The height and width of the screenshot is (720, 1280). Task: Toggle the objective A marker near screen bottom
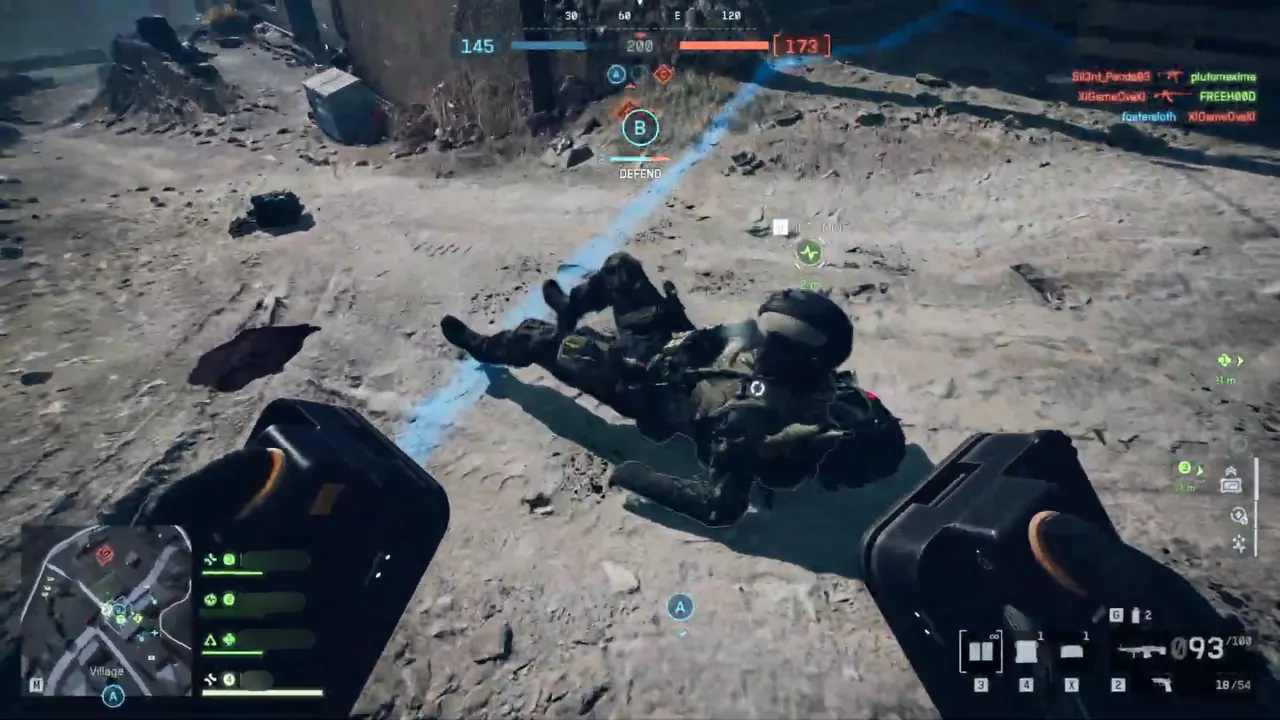(x=680, y=608)
